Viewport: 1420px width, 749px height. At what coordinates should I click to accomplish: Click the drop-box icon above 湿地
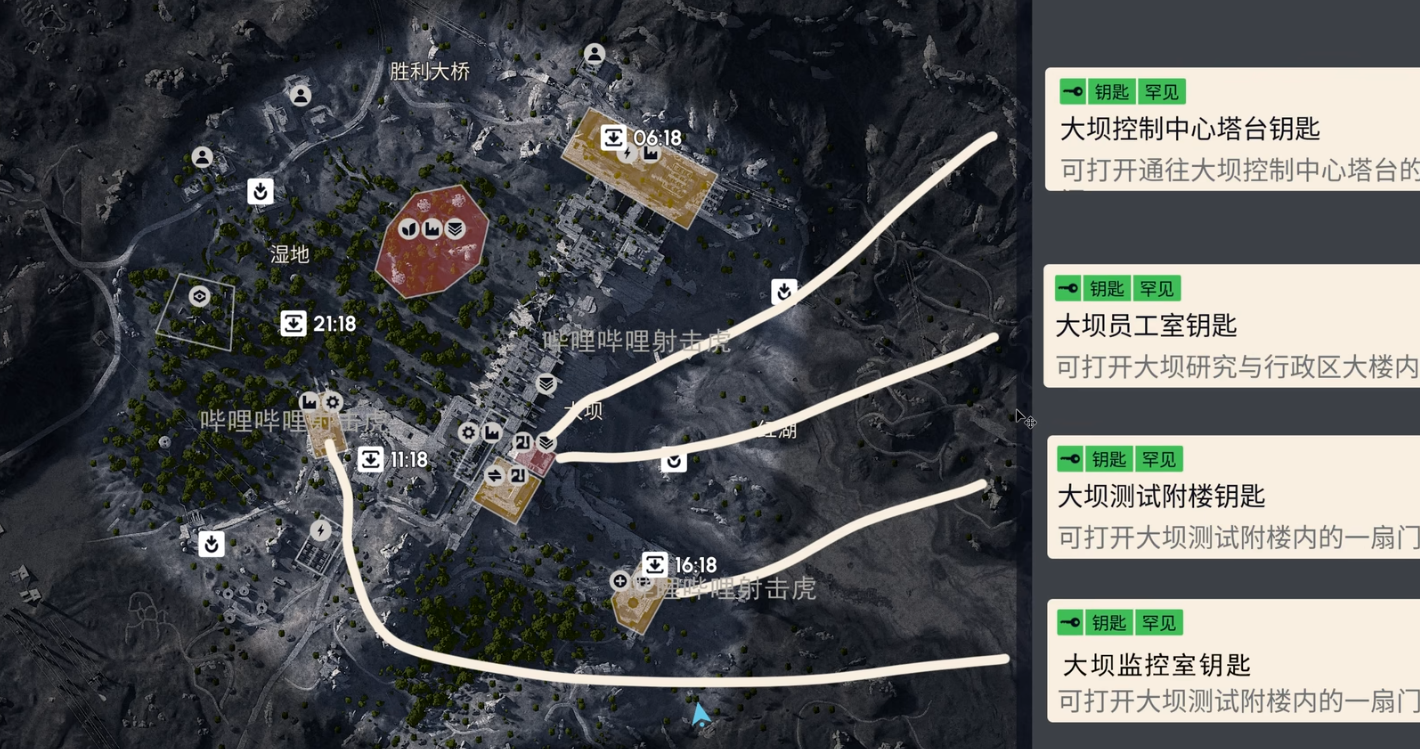point(260,192)
